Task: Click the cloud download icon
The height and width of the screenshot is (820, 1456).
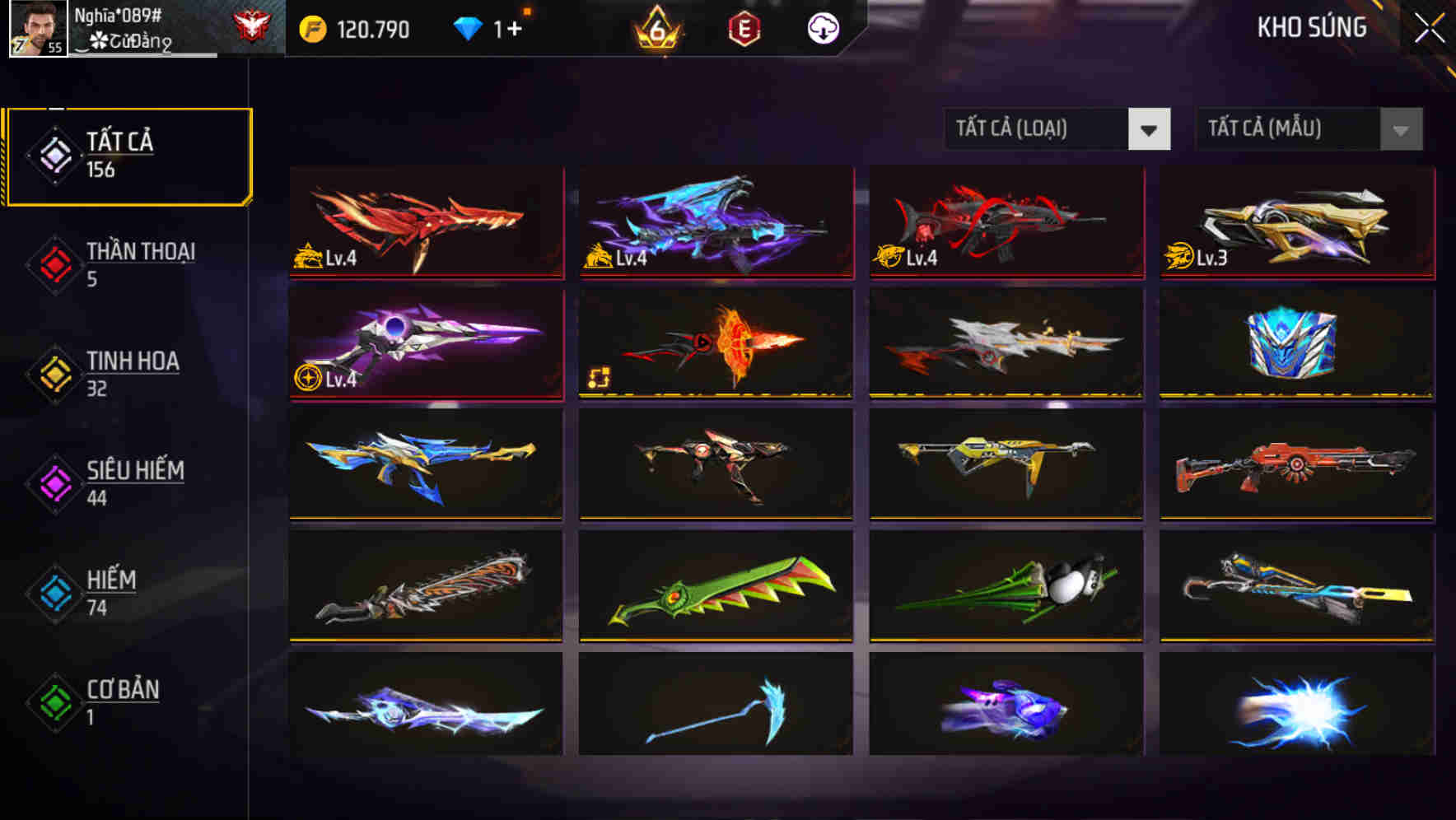Action: pyautogui.click(x=824, y=27)
